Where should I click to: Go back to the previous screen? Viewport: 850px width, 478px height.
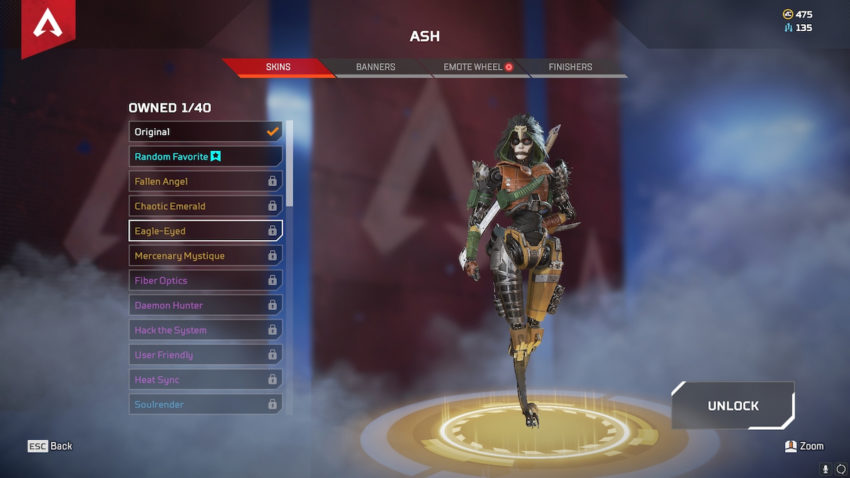click(50, 446)
